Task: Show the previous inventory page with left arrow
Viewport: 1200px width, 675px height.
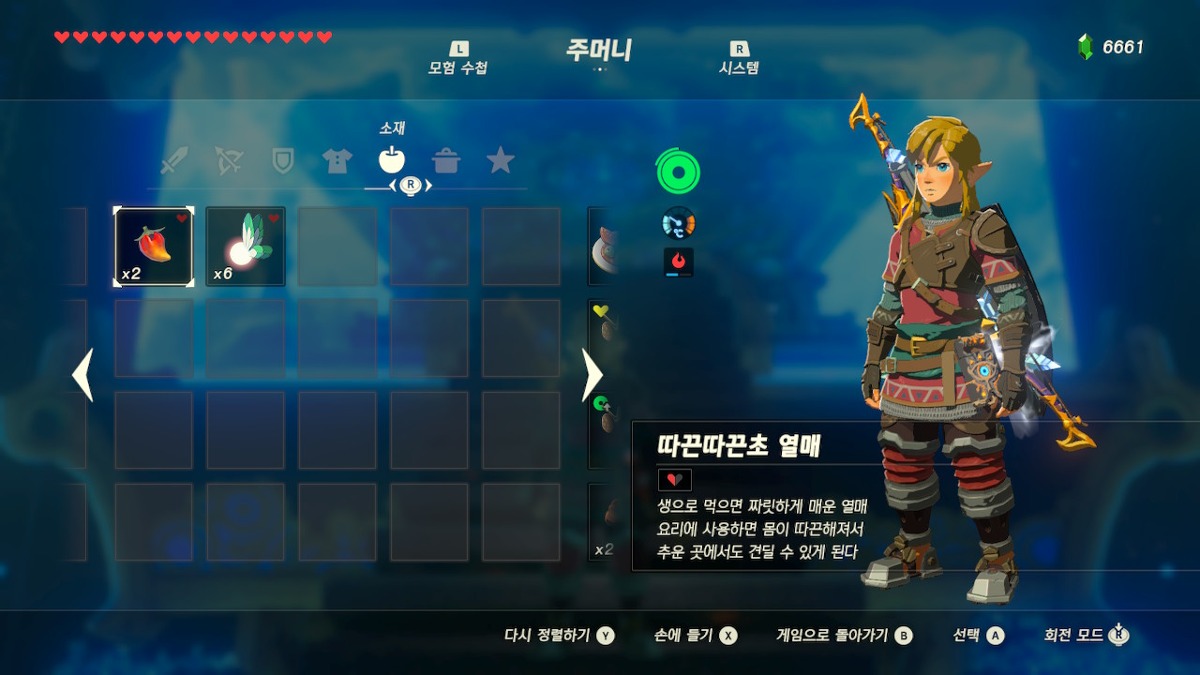Action: pyautogui.click(x=83, y=375)
